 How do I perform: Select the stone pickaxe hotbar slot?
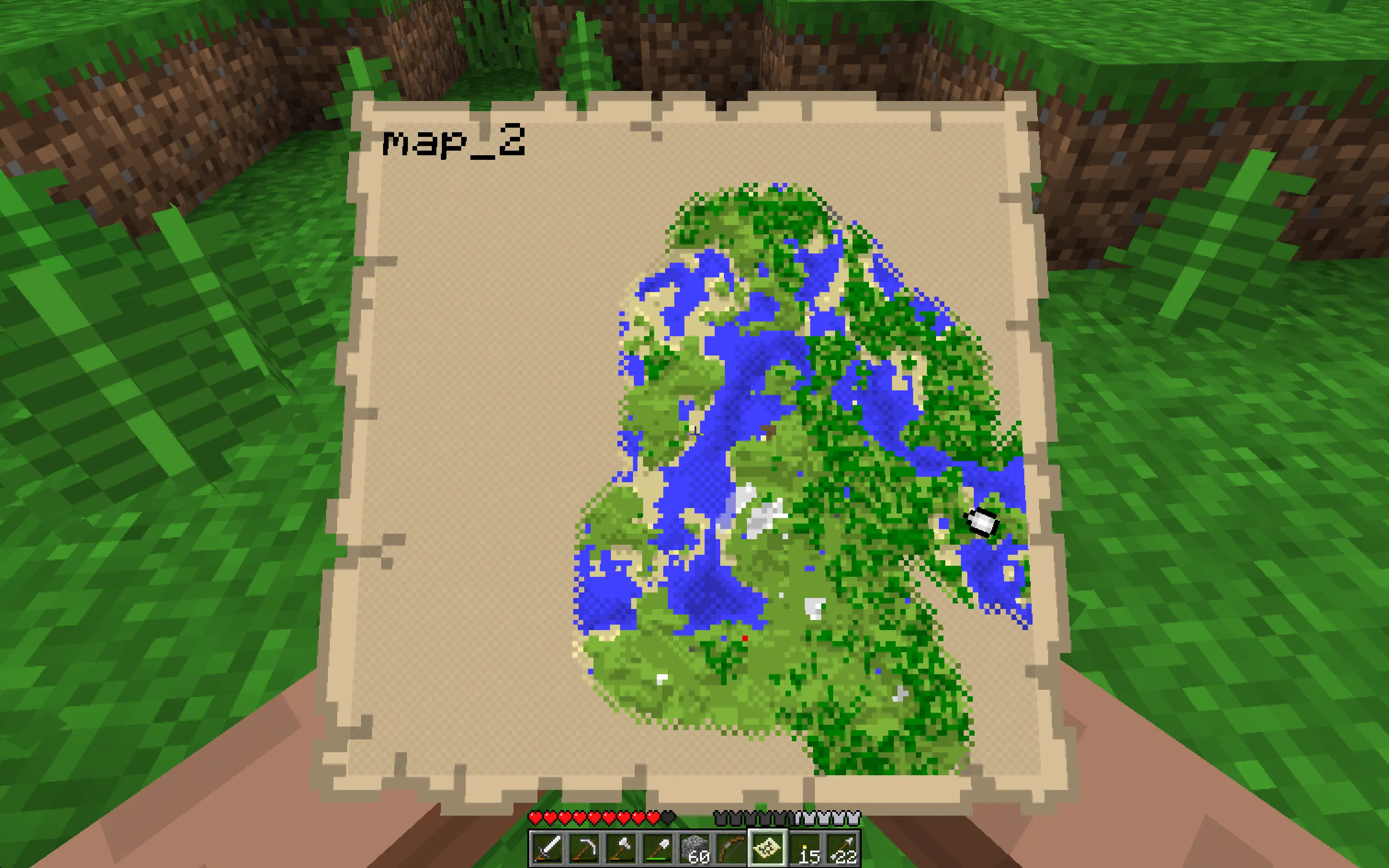(x=586, y=847)
